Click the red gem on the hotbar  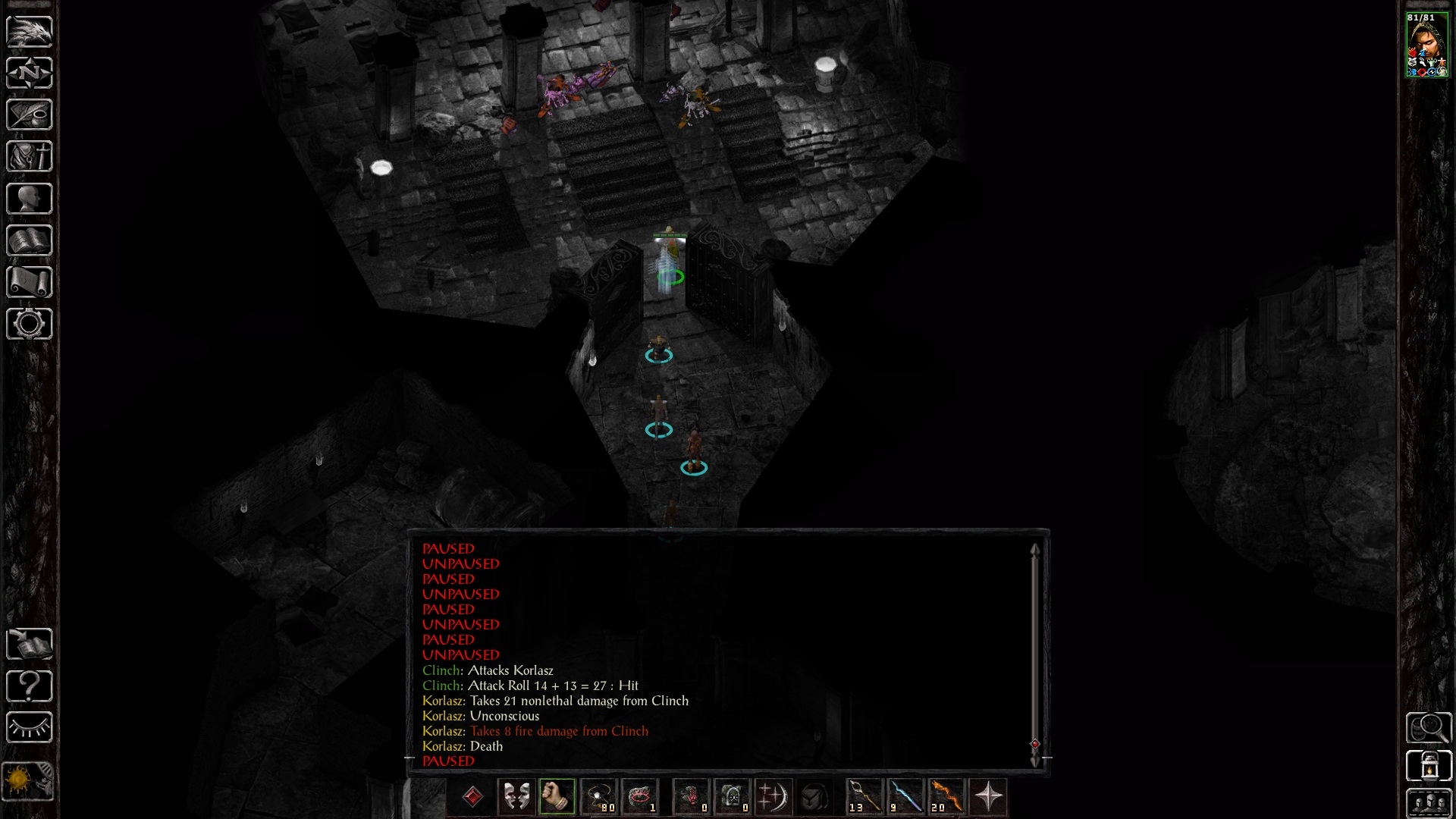[x=472, y=796]
